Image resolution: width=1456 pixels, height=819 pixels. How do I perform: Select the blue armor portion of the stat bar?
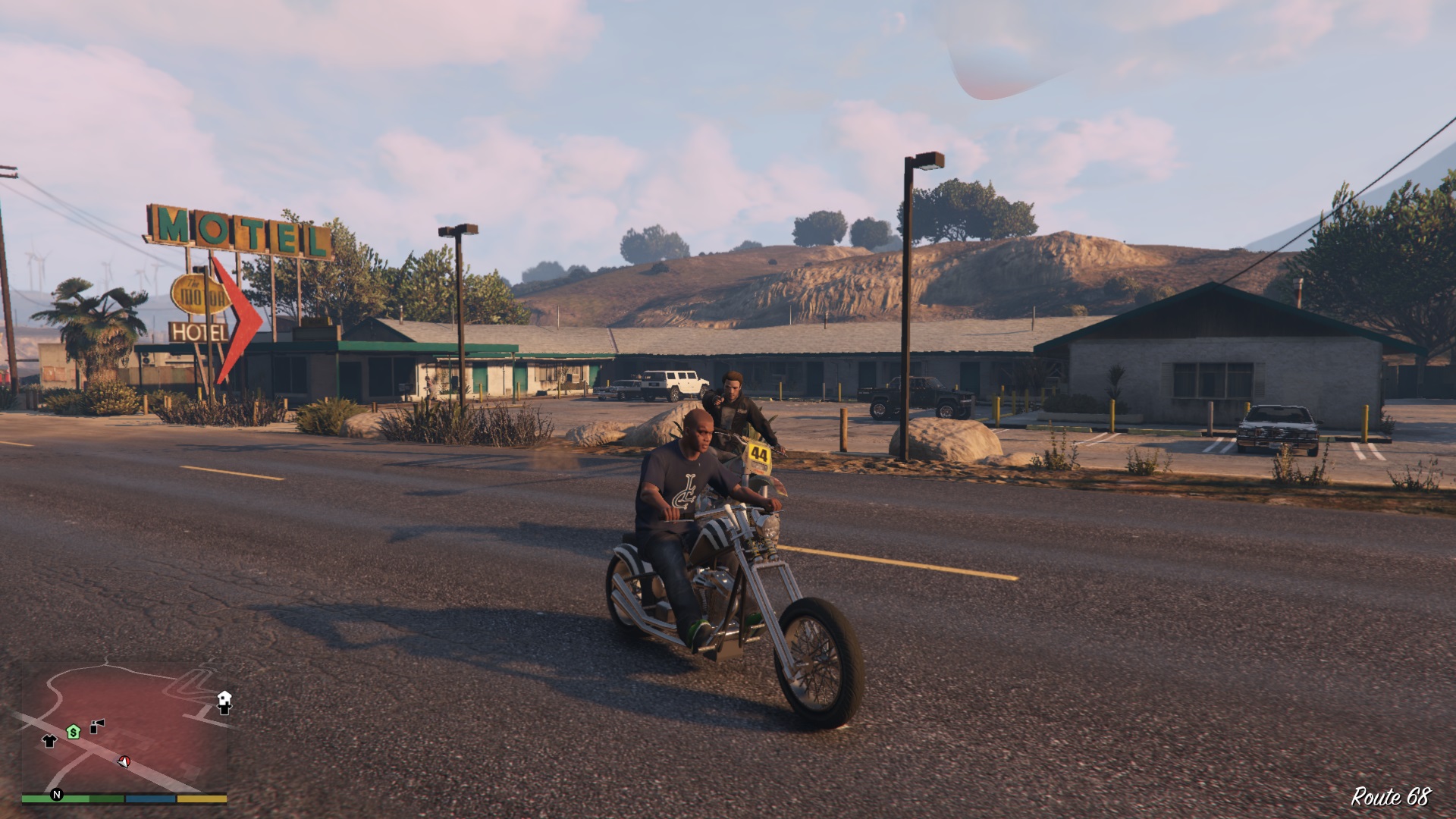click(x=150, y=799)
